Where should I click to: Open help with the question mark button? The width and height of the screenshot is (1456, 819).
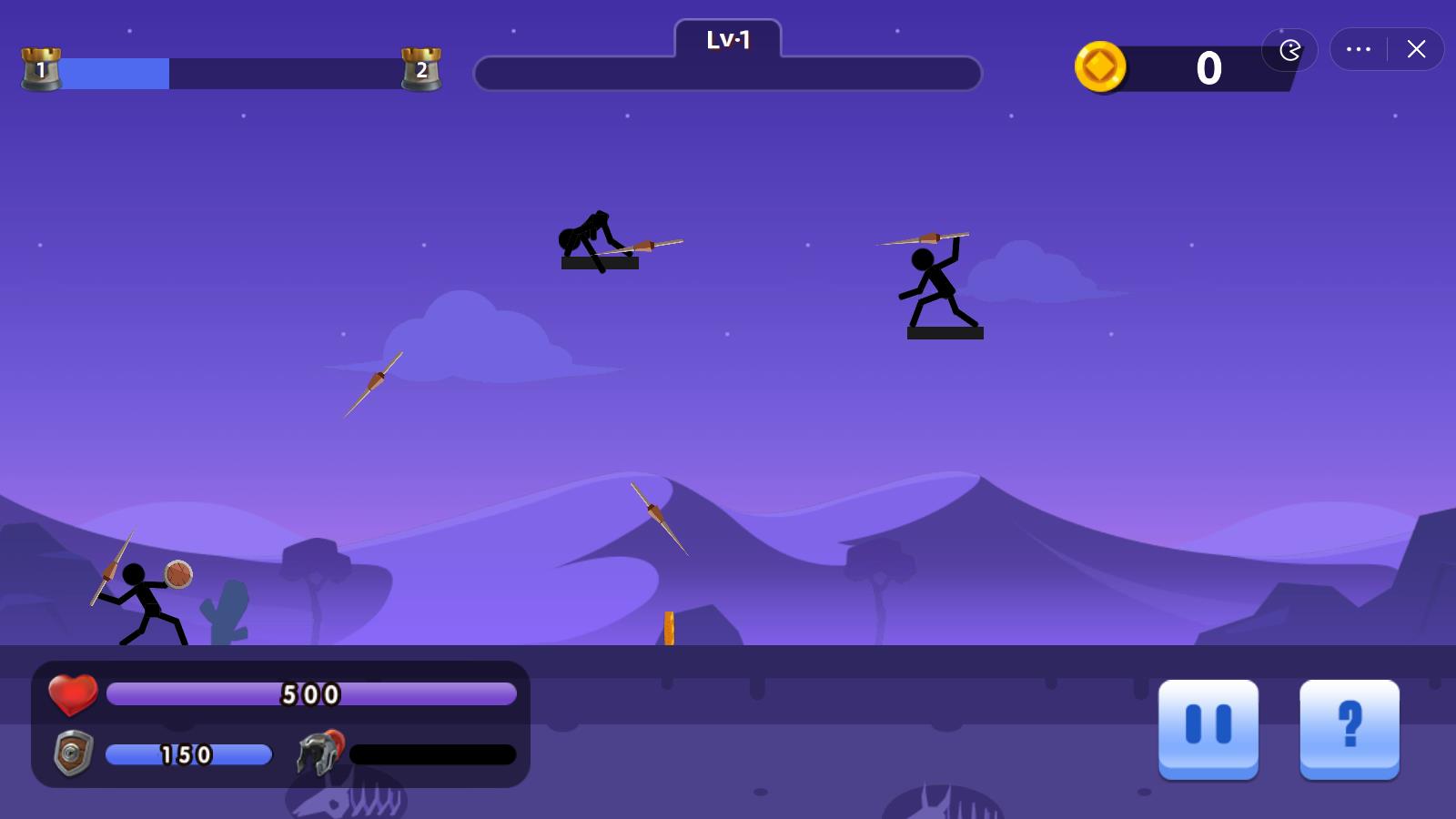(1349, 726)
